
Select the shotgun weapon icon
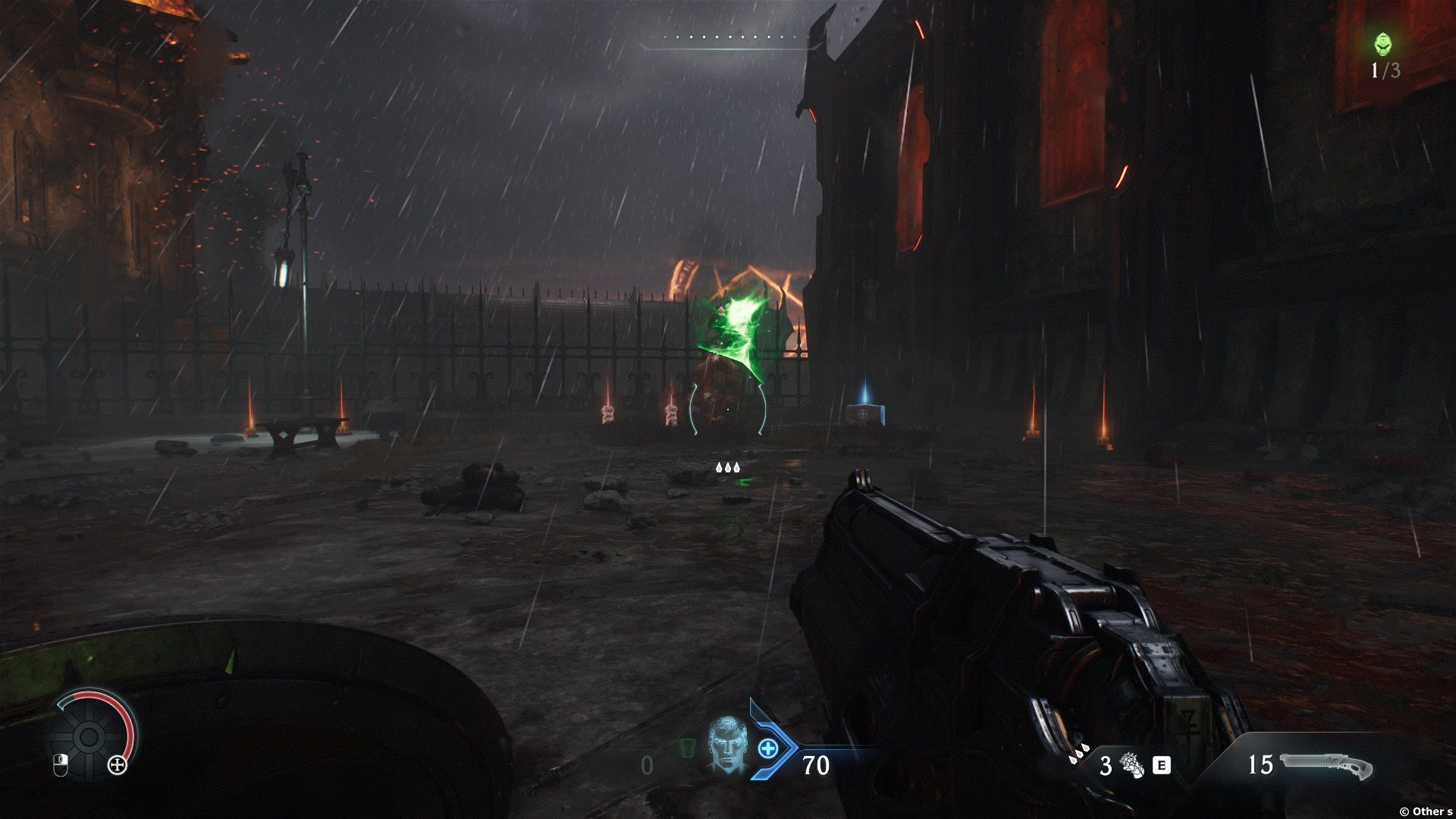[x=1326, y=765]
